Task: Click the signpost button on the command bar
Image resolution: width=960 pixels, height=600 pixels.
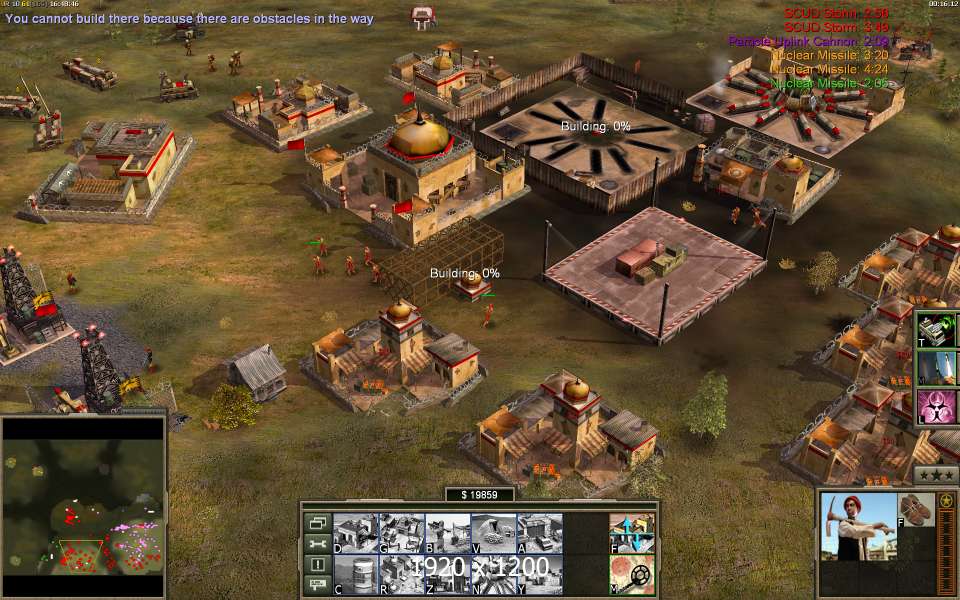Action: click(x=318, y=586)
